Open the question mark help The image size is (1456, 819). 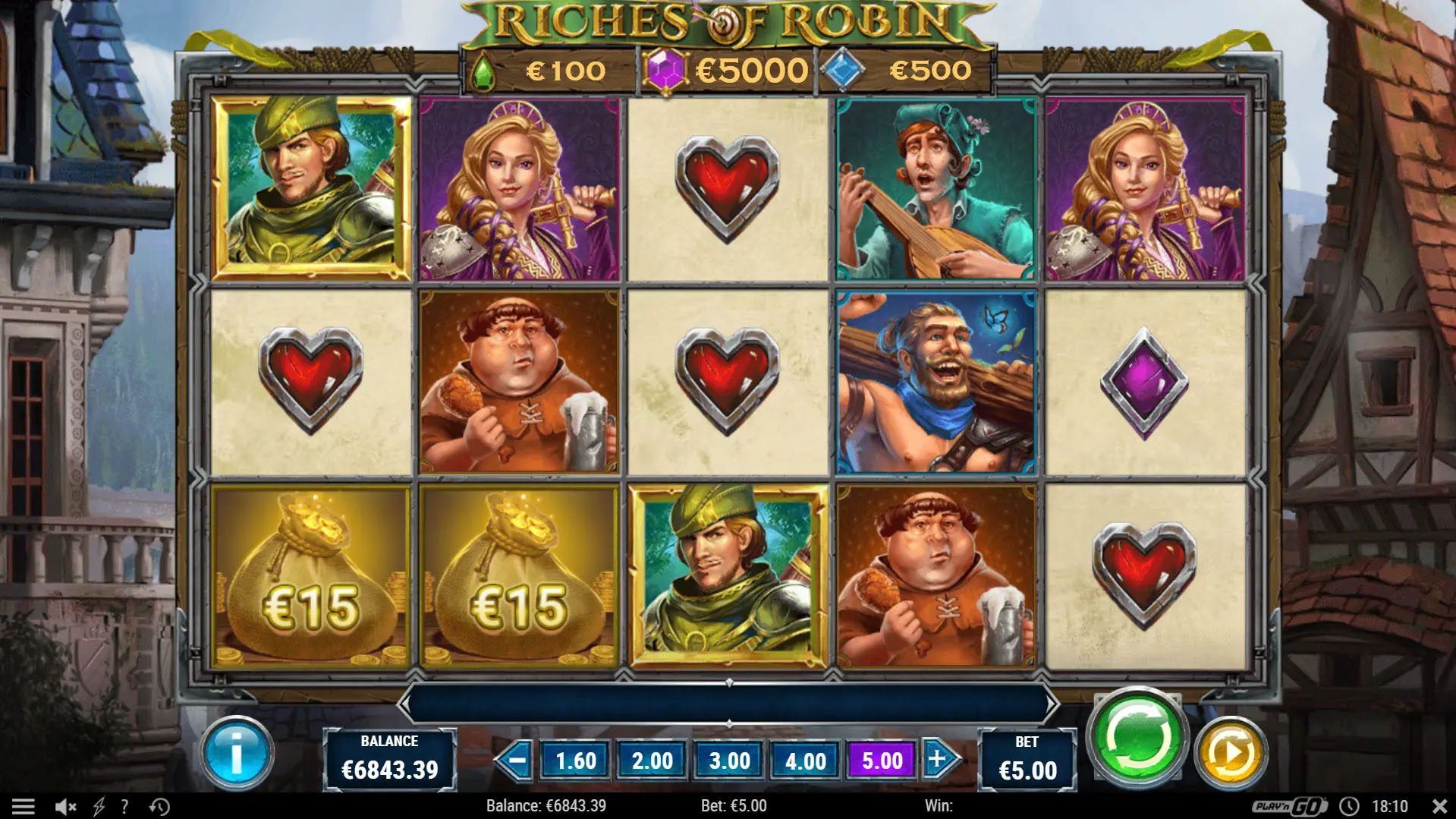(124, 806)
